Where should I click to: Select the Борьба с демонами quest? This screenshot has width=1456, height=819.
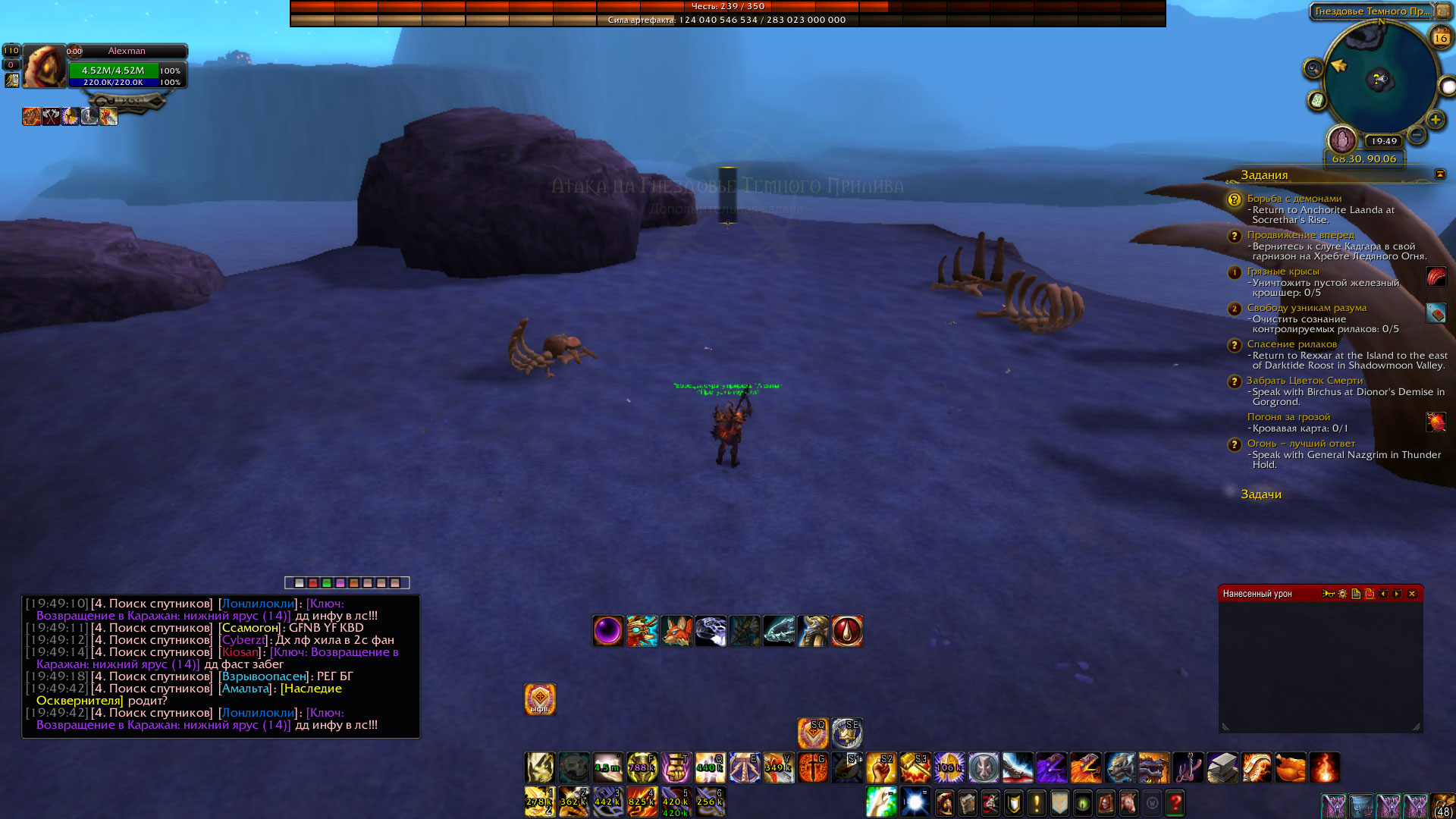pos(1294,199)
